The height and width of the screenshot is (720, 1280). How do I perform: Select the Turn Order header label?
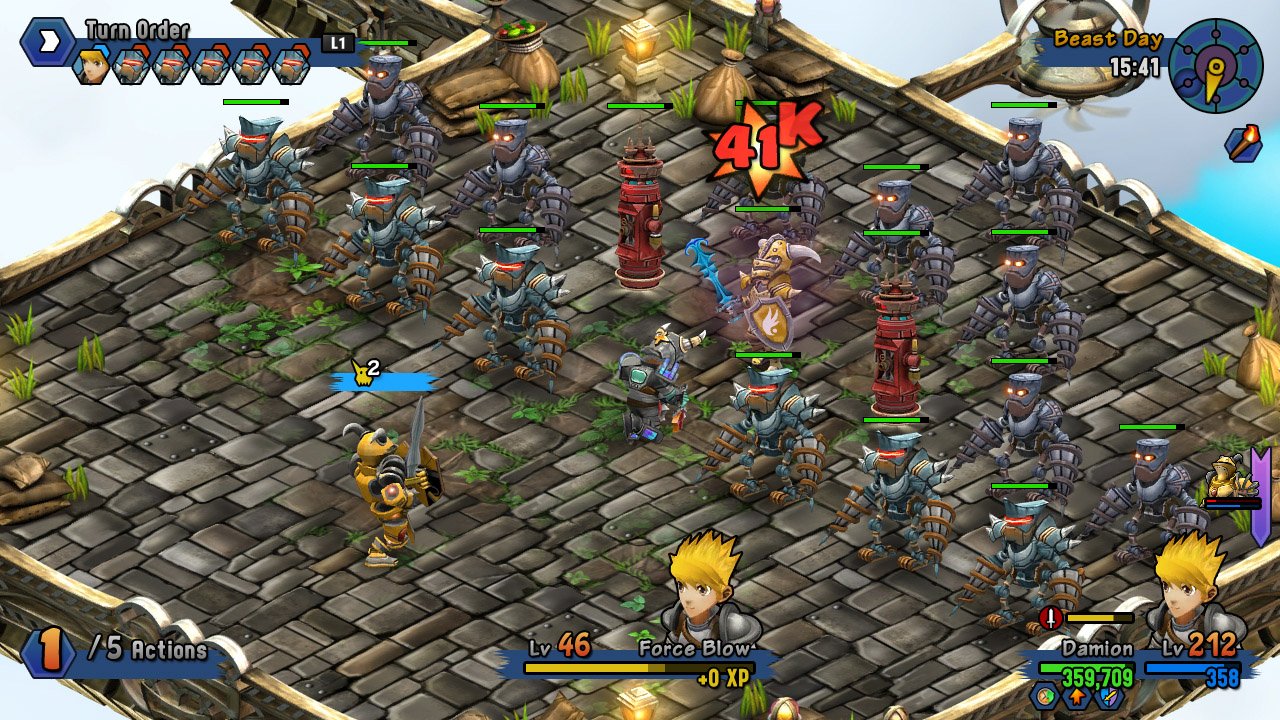(x=138, y=27)
